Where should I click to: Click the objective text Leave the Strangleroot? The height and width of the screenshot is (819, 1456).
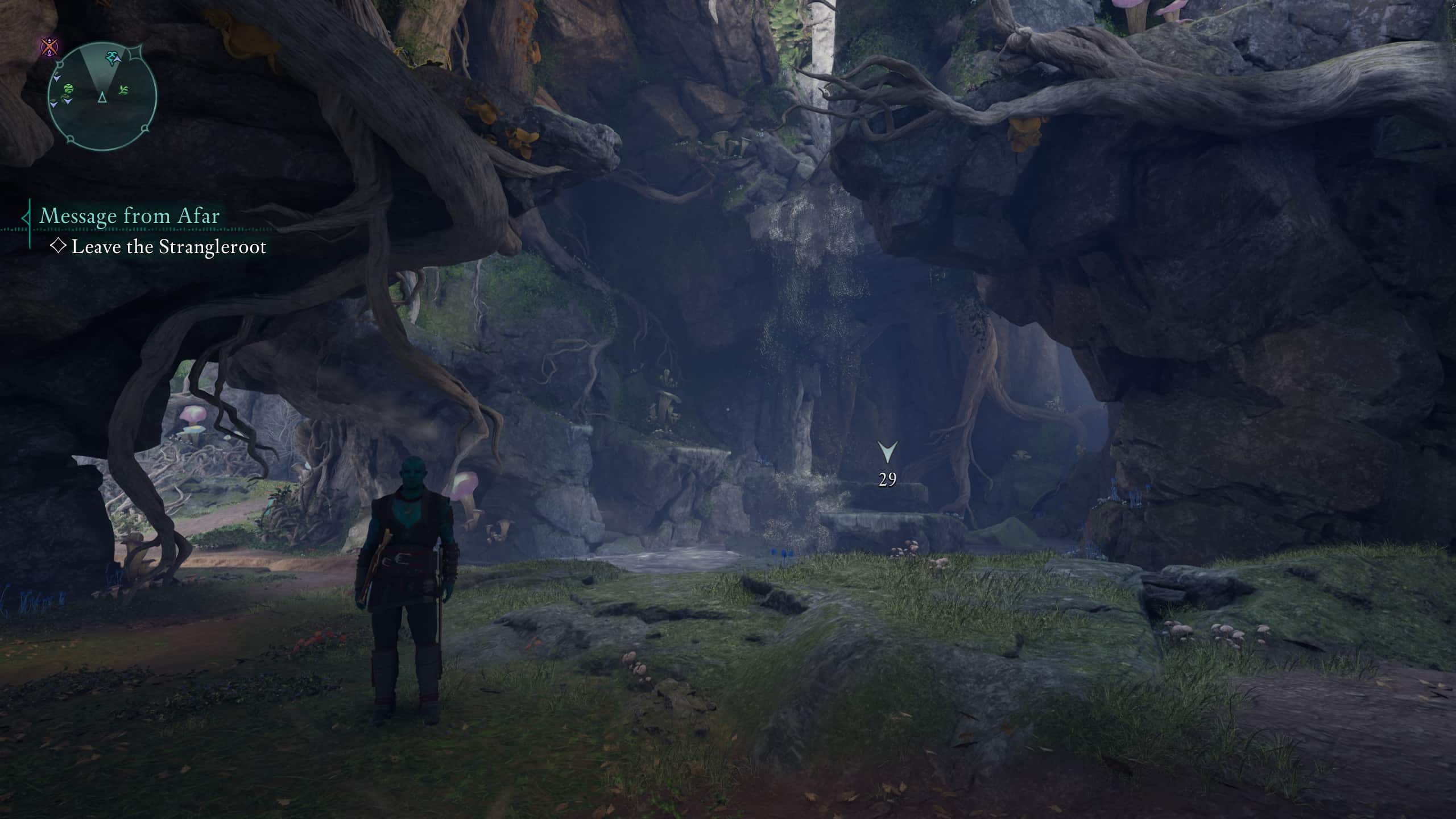[171, 247]
